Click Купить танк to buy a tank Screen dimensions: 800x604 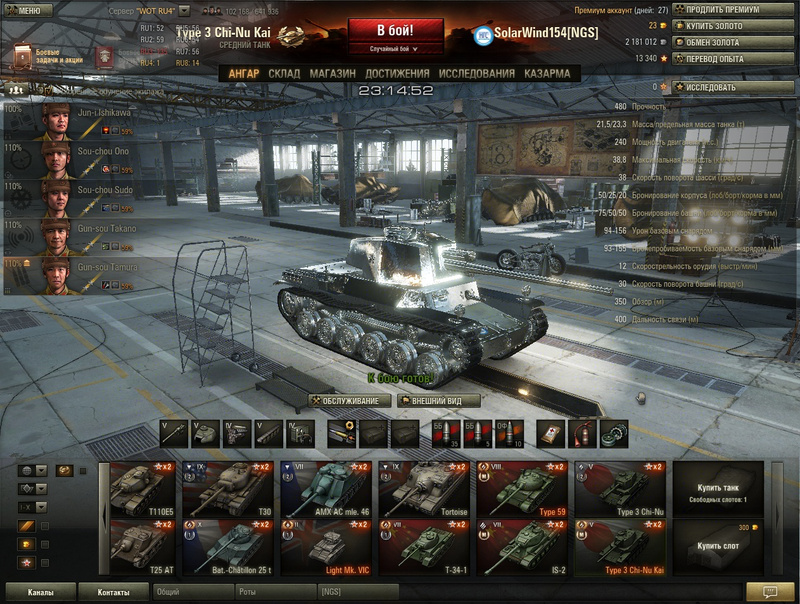pyautogui.click(x=718, y=489)
